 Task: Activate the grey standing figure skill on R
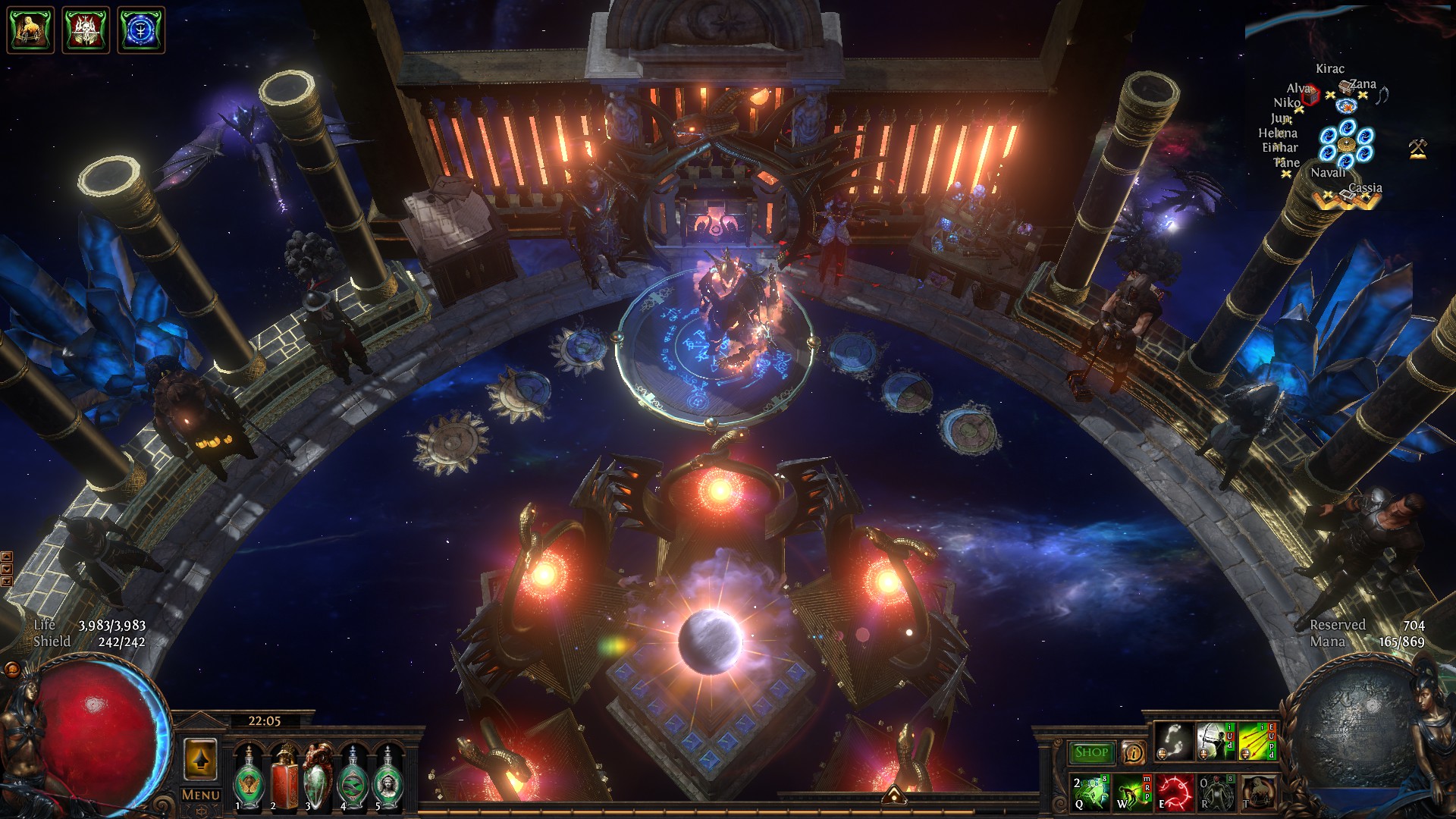[x=1216, y=792]
